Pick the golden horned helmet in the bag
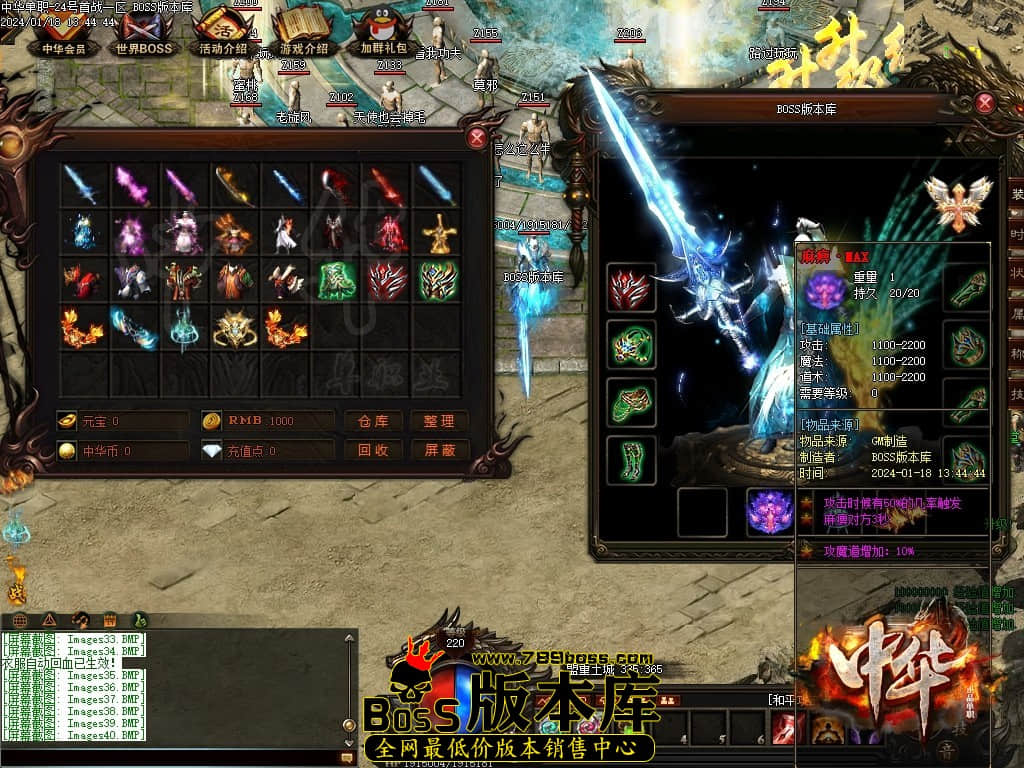This screenshot has height=768, width=1024. click(x=235, y=328)
